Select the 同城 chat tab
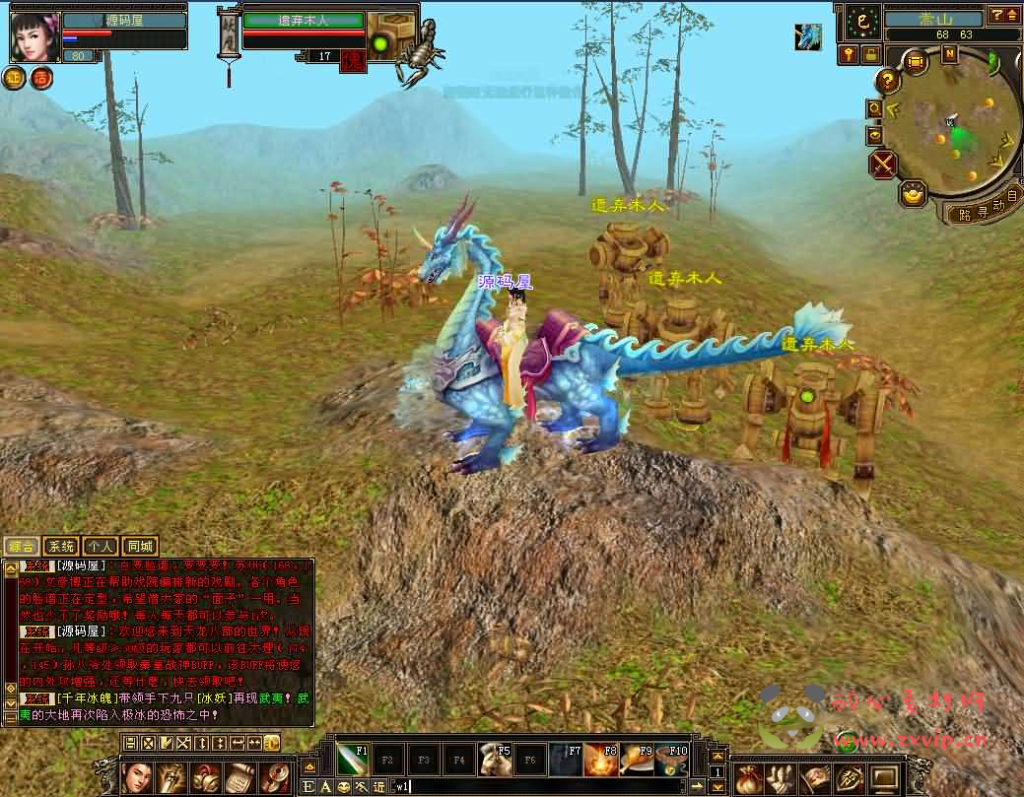The width and height of the screenshot is (1024, 797). [140, 546]
